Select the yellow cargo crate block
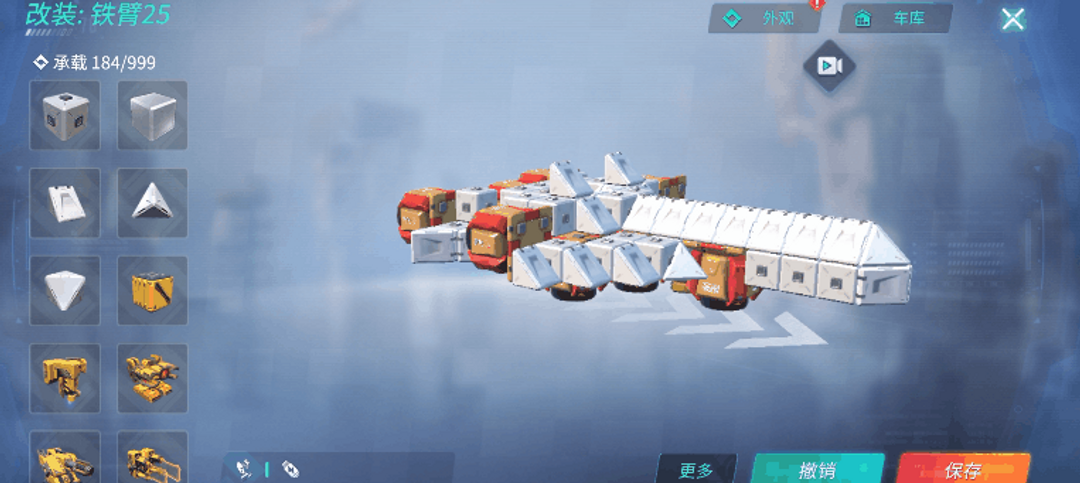This screenshot has height=483, width=1080. coord(152,290)
